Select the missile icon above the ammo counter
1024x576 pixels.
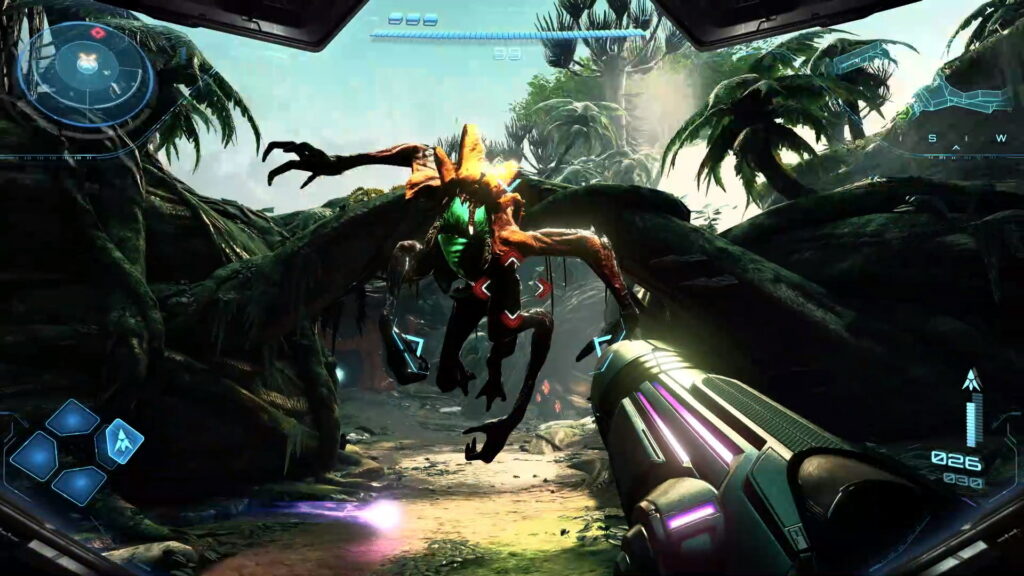pyautogui.click(x=970, y=380)
